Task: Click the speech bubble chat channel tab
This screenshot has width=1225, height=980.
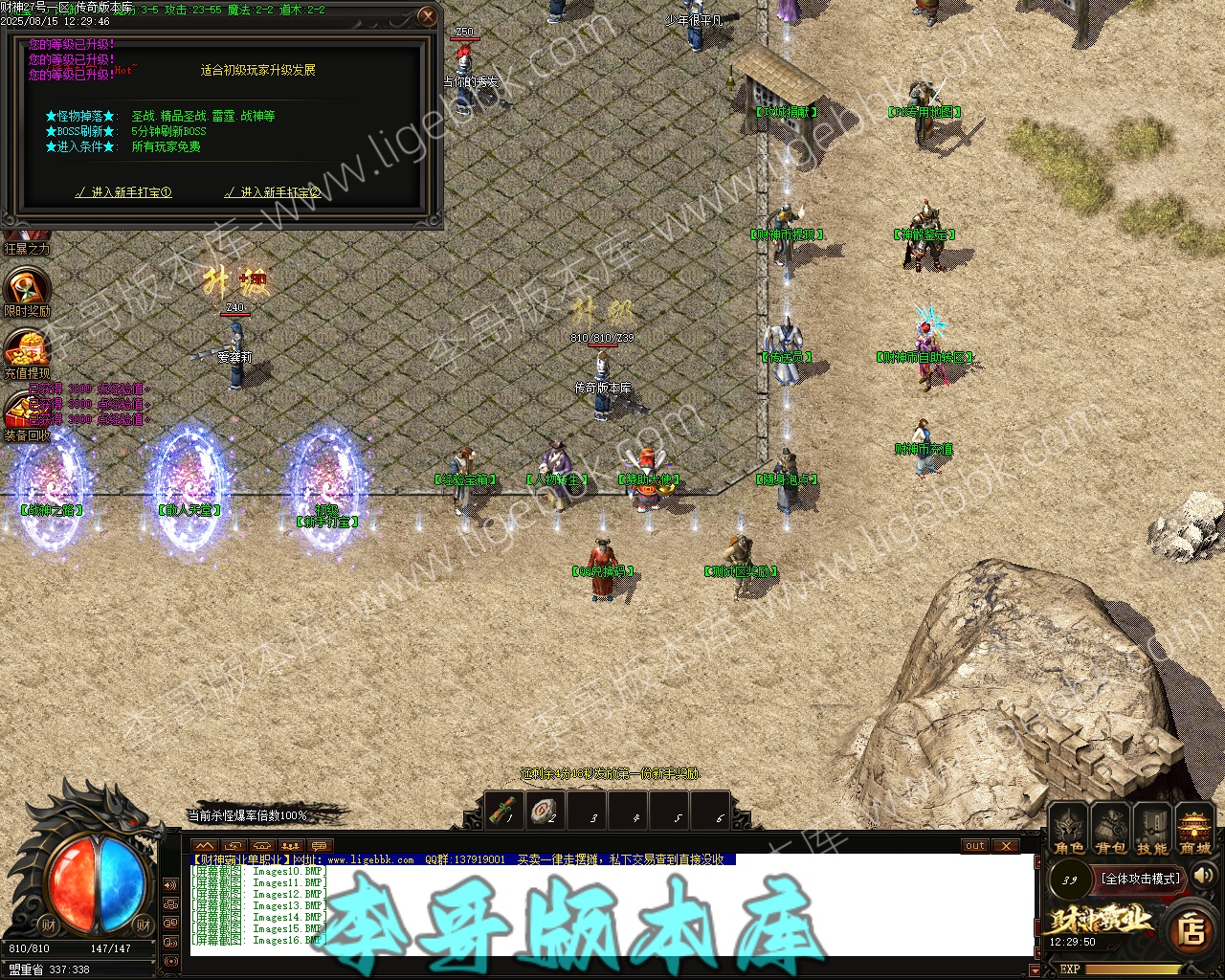Action: click(x=320, y=846)
